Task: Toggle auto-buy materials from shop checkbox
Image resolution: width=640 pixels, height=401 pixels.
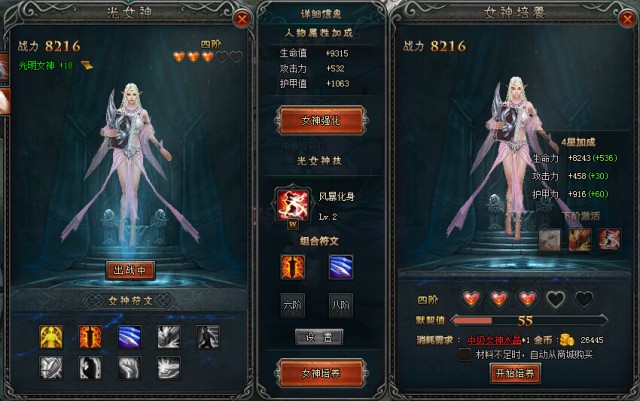Action: pyautogui.click(x=465, y=354)
